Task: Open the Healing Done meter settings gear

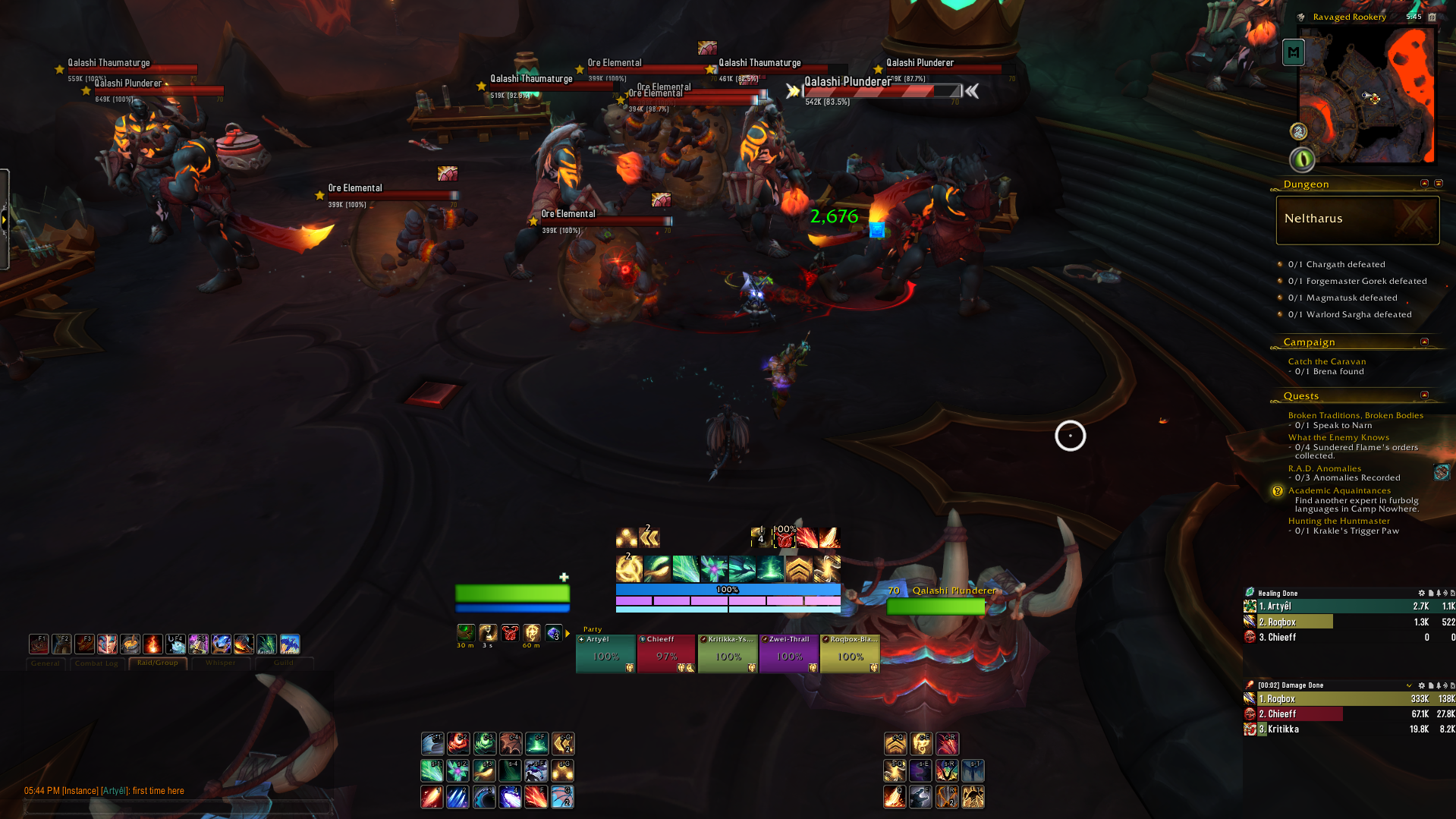Action: coord(1421,593)
